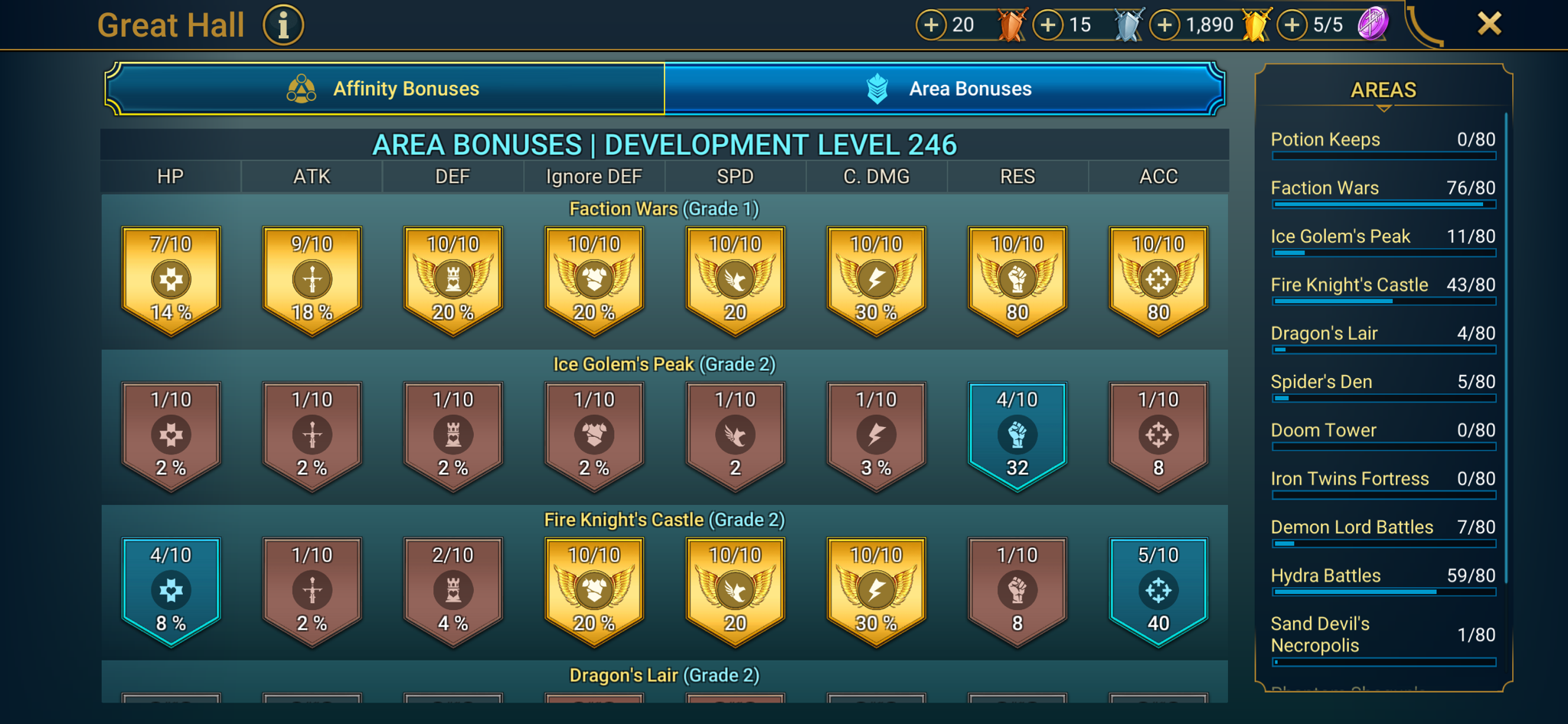Open the gem purchase icon
The image size is (1568, 724).
1374,24
